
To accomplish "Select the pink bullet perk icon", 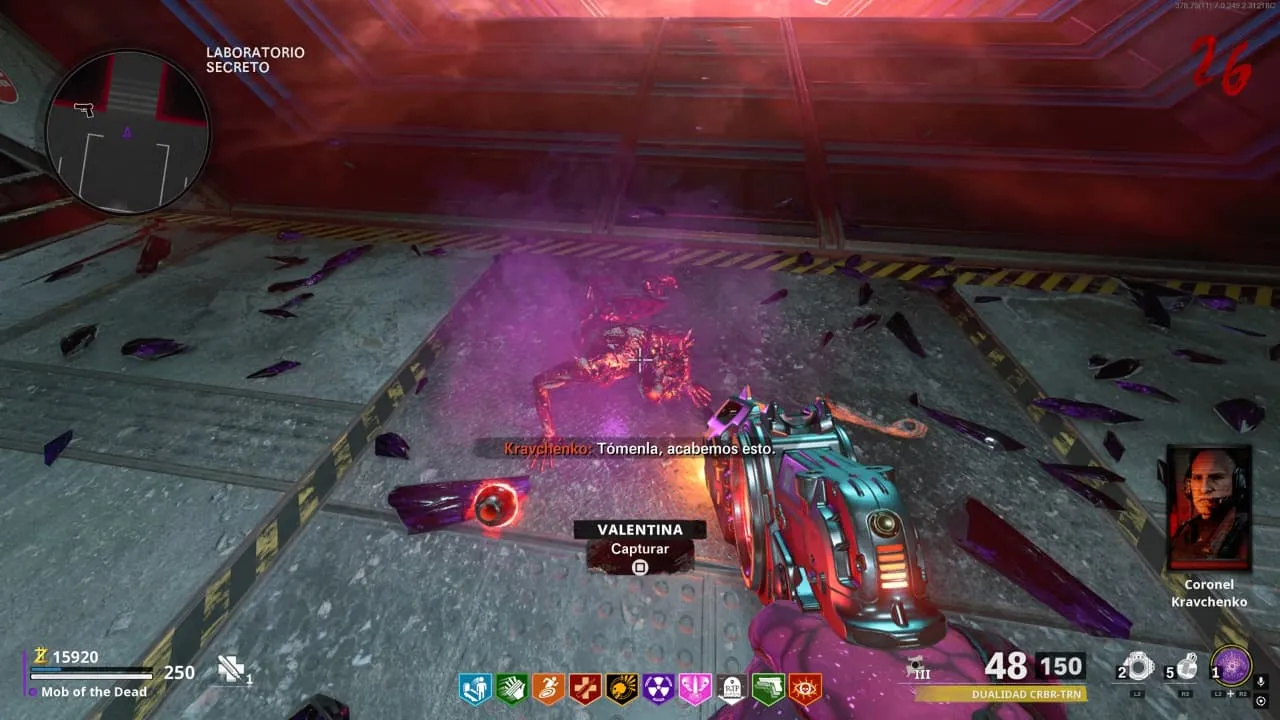I will 695,688.
